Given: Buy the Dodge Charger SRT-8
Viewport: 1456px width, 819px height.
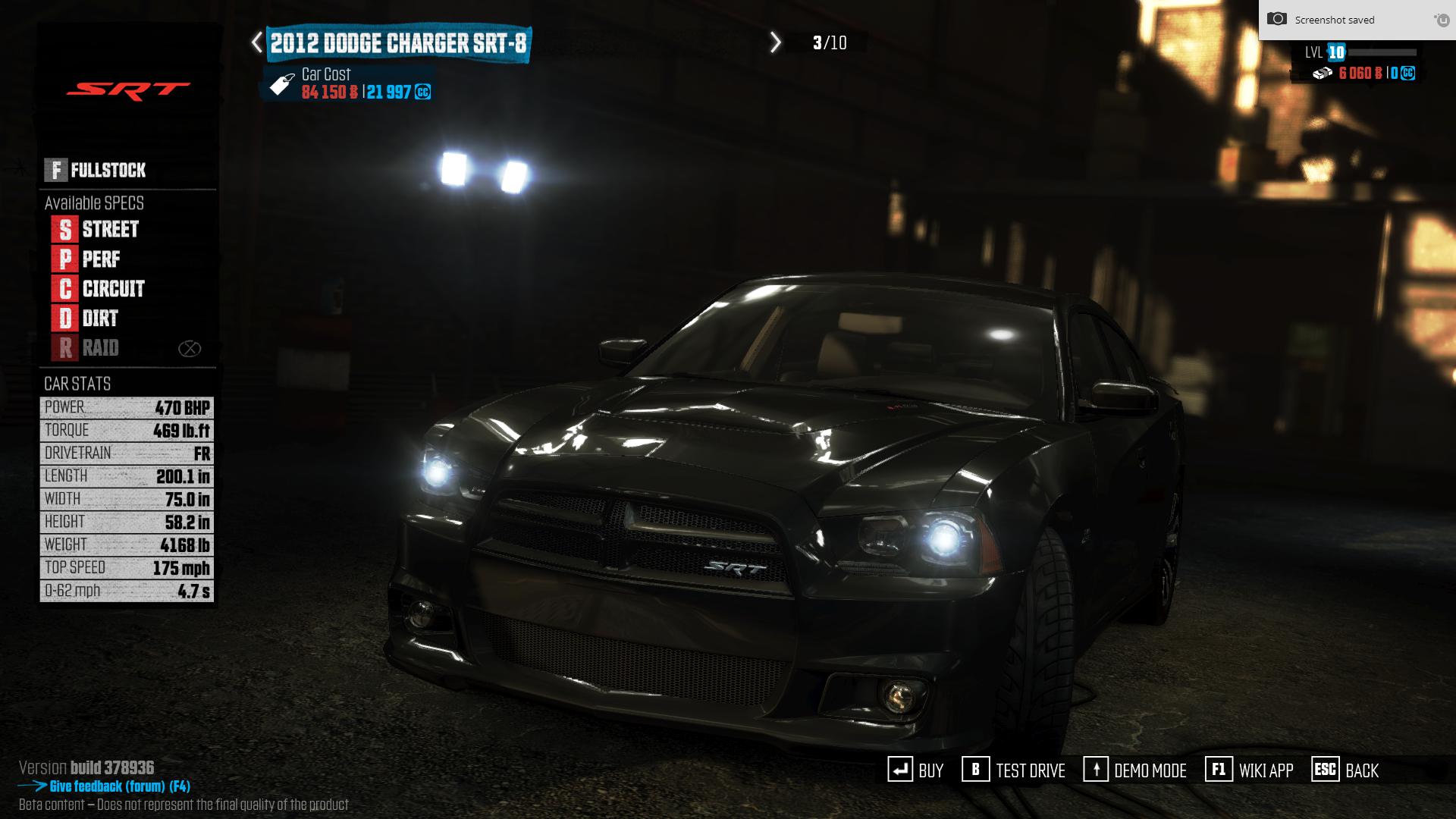Looking at the screenshot, I should [916, 770].
